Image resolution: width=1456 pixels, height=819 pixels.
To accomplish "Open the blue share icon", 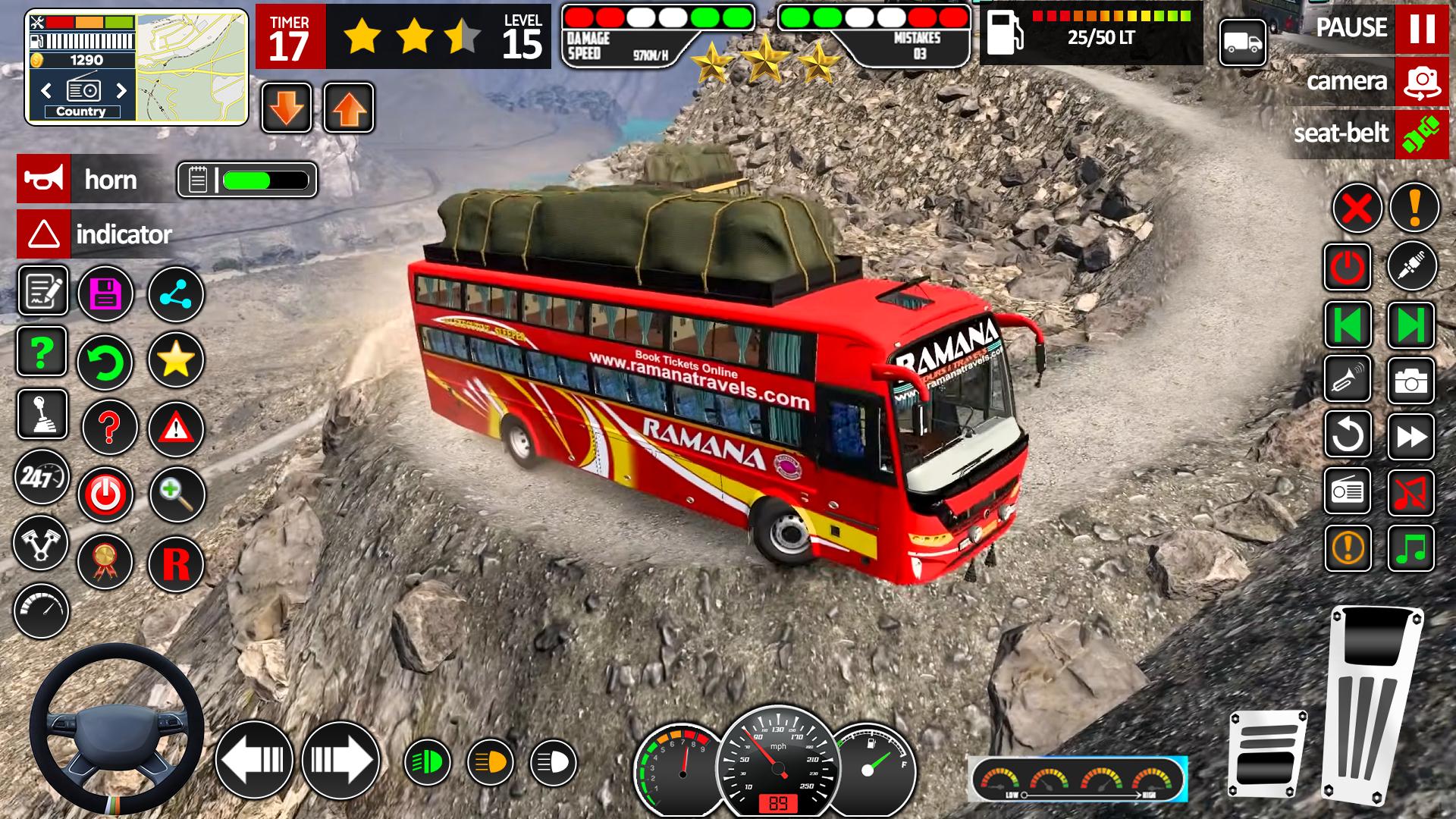I will [x=176, y=294].
